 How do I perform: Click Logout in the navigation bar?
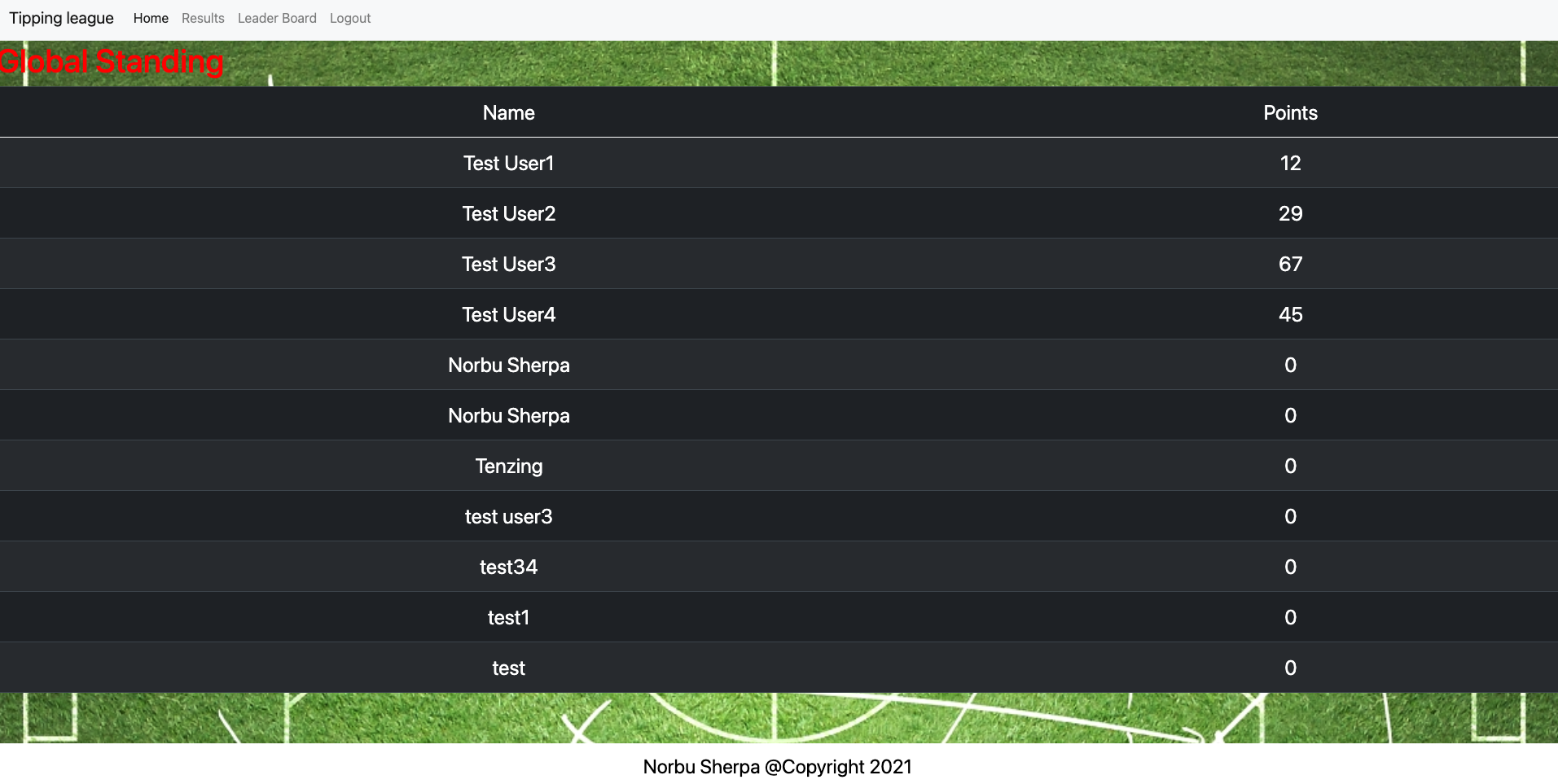(349, 18)
